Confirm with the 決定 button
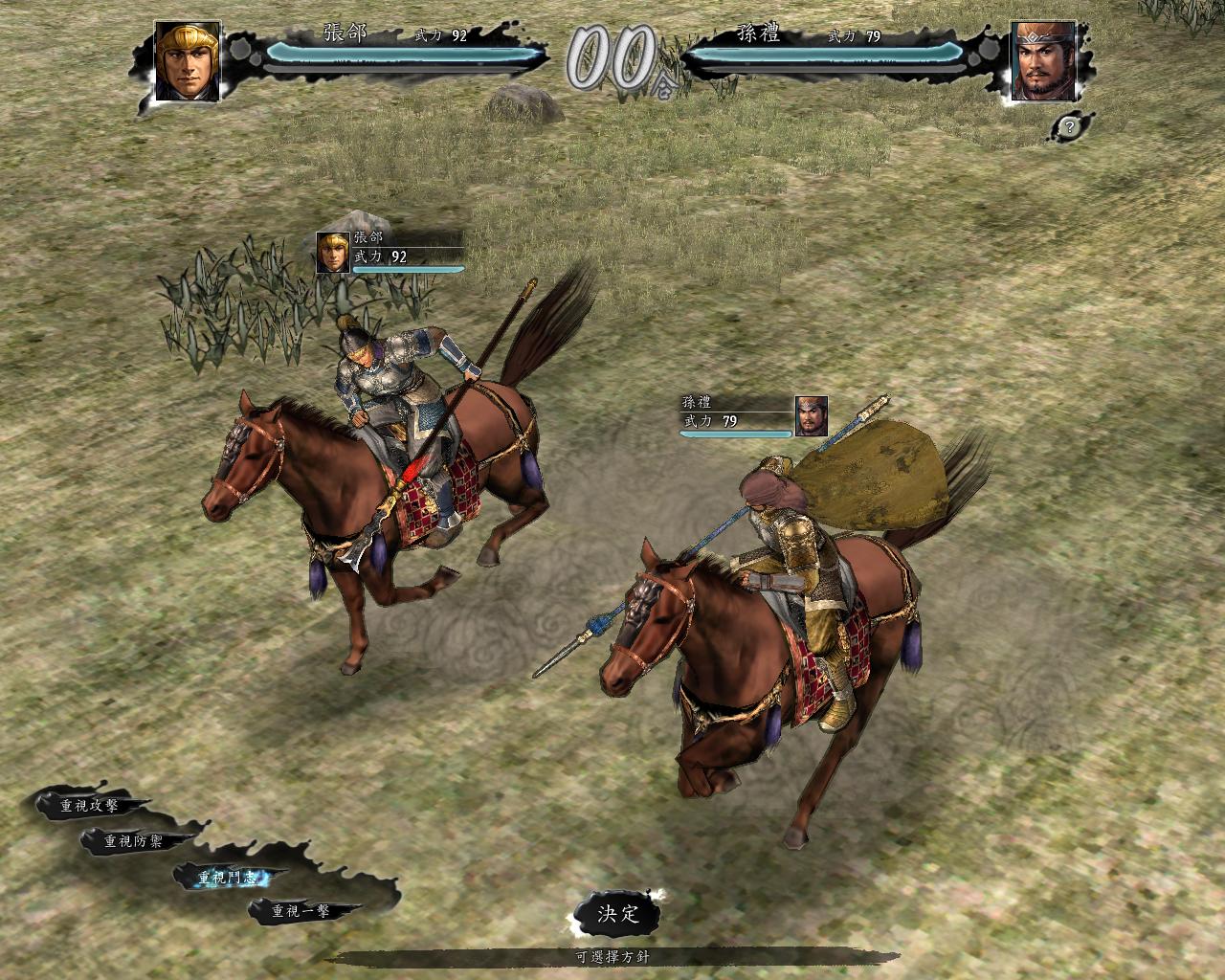The height and width of the screenshot is (980, 1225). [618, 913]
